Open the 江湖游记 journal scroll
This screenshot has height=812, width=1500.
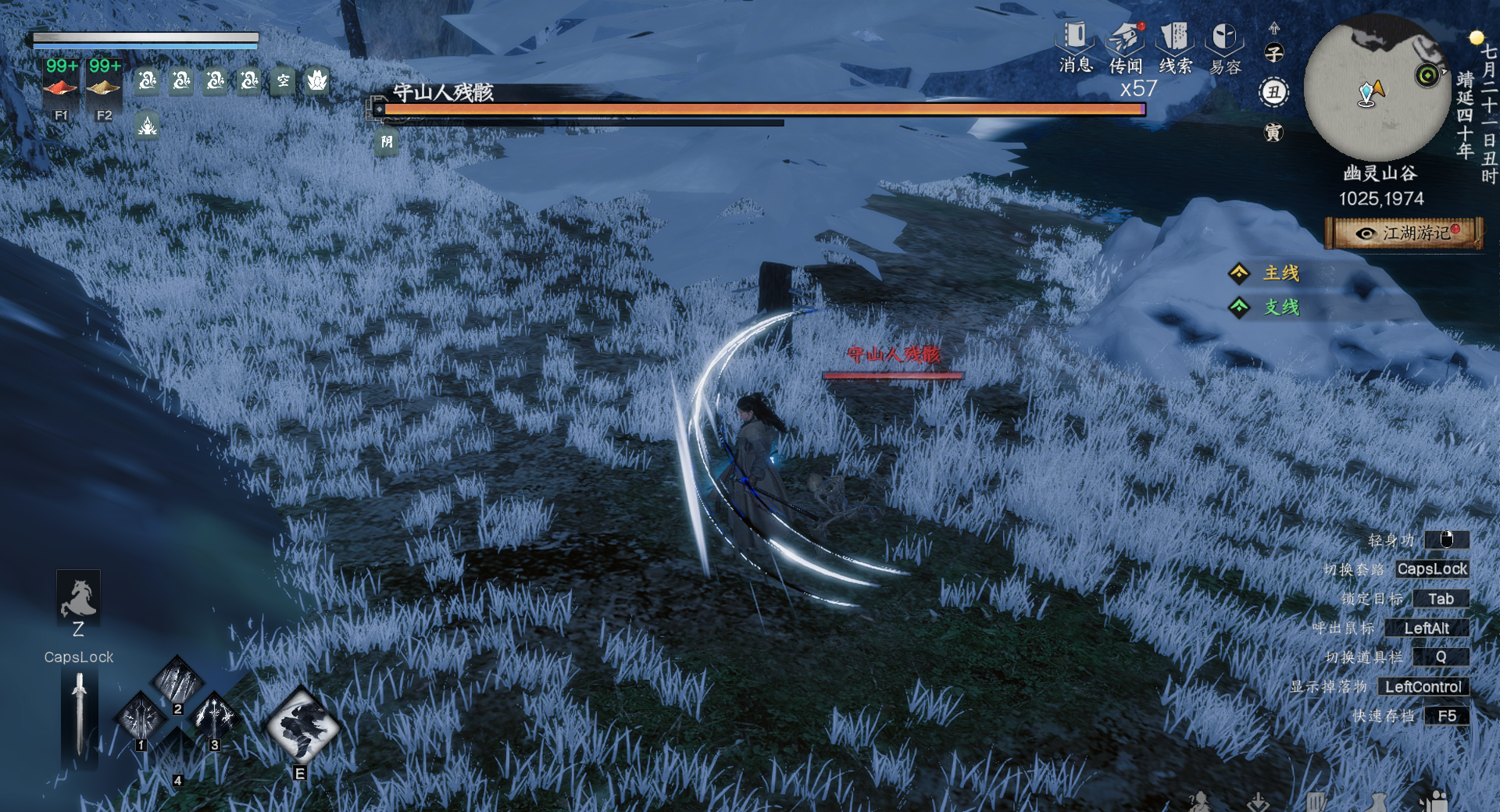(x=1404, y=233)
